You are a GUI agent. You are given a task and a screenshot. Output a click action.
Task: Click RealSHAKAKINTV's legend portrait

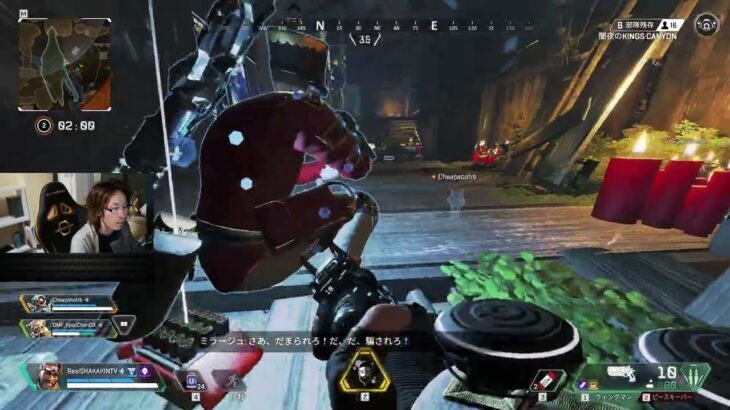coord(47,377)
